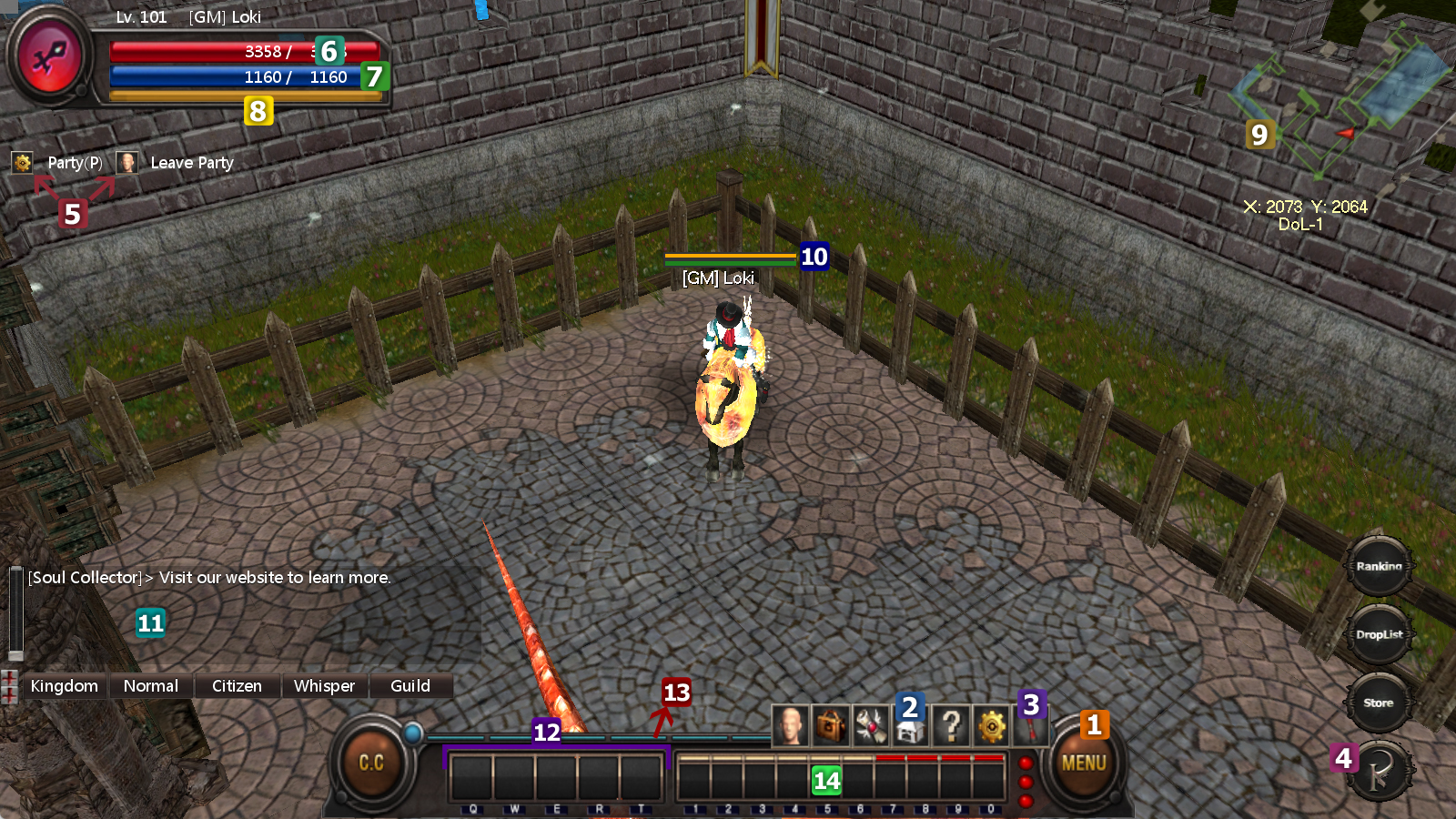The width and height of the screenshot is (1456, 819).
Task: Click the round C.C button
Action: click(371, 763)
